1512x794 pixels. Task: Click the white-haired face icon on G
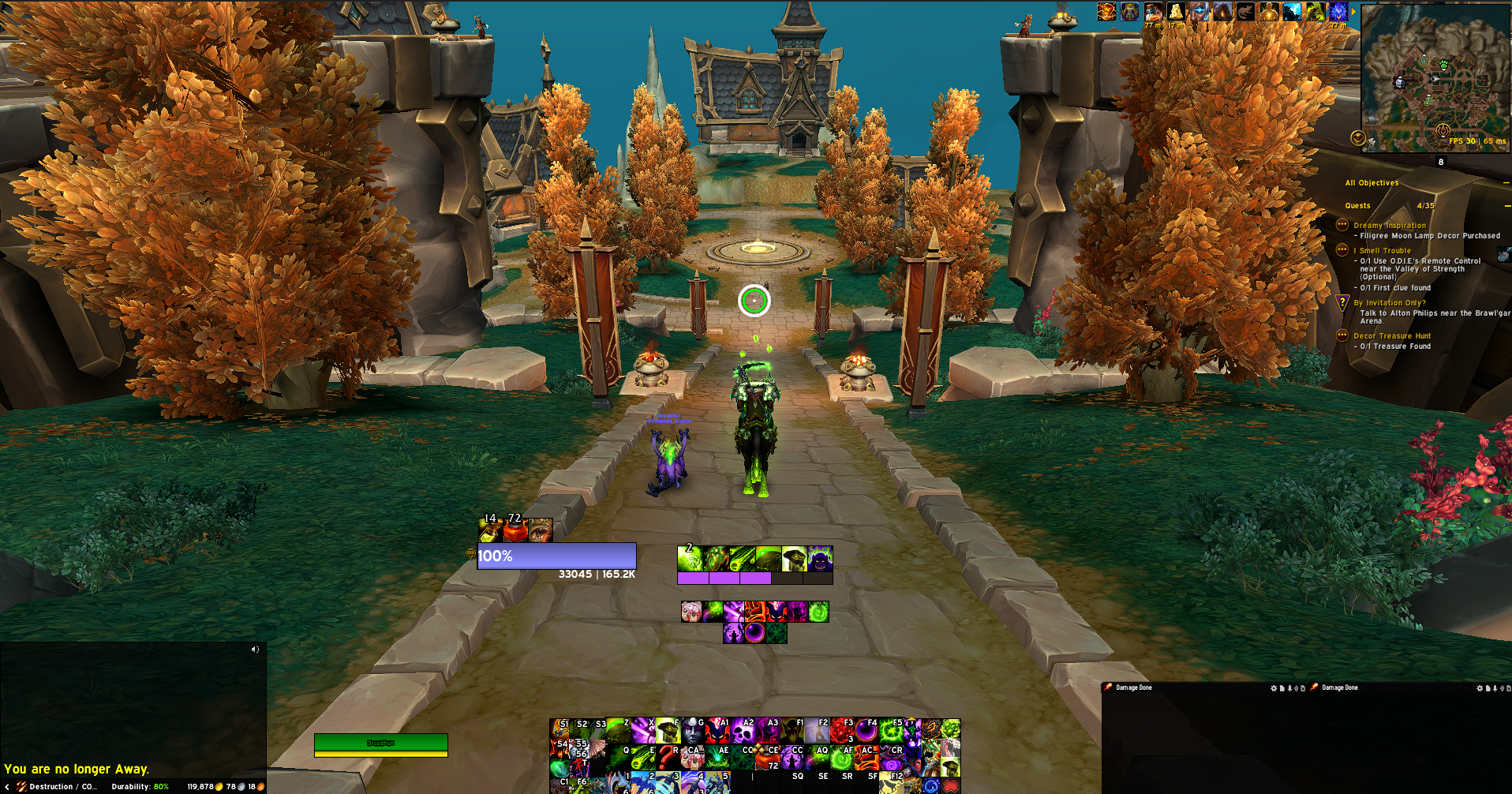click(692, 731)
